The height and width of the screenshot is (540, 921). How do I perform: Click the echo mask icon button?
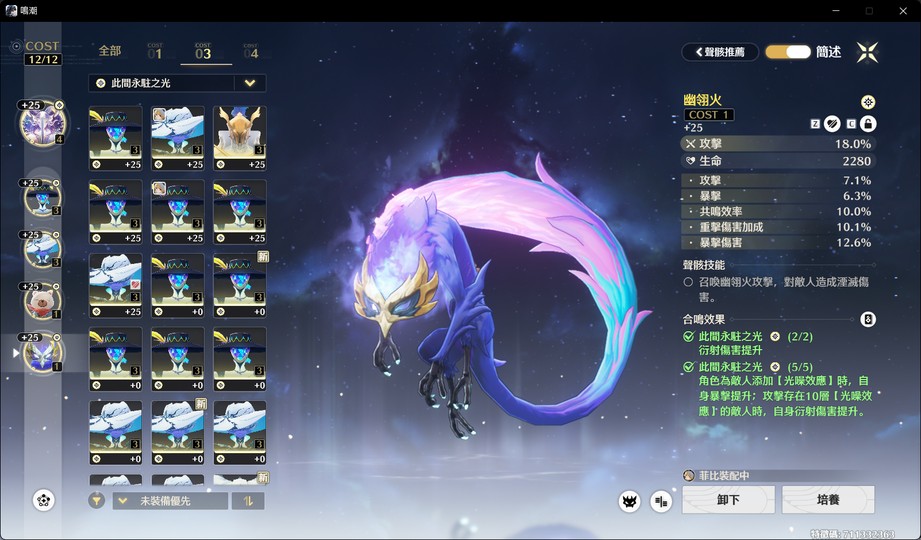coord(629,501)
